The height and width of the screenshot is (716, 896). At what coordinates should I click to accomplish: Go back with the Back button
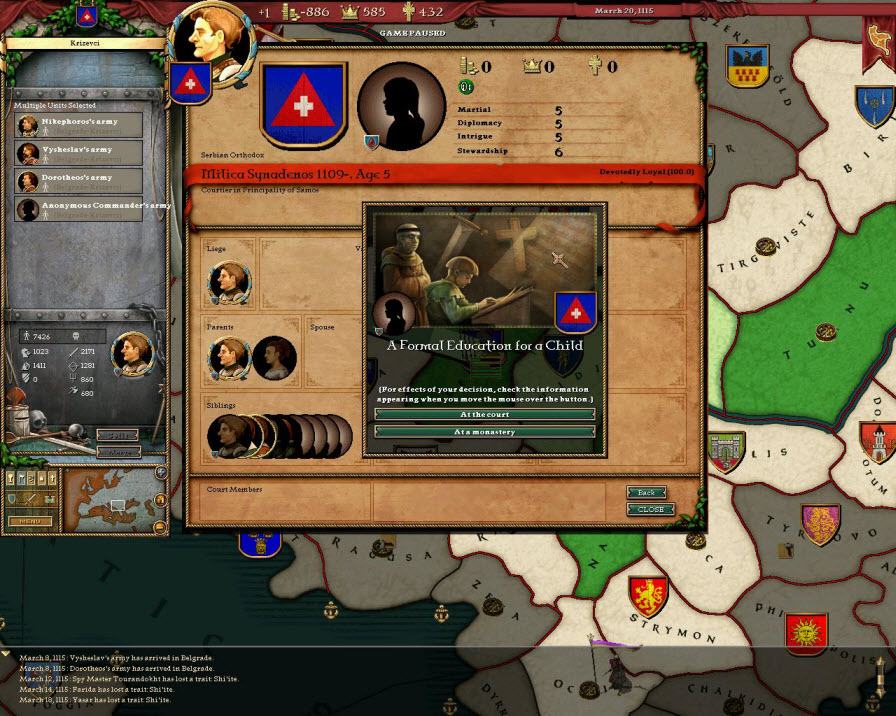(x=647, y=493)
